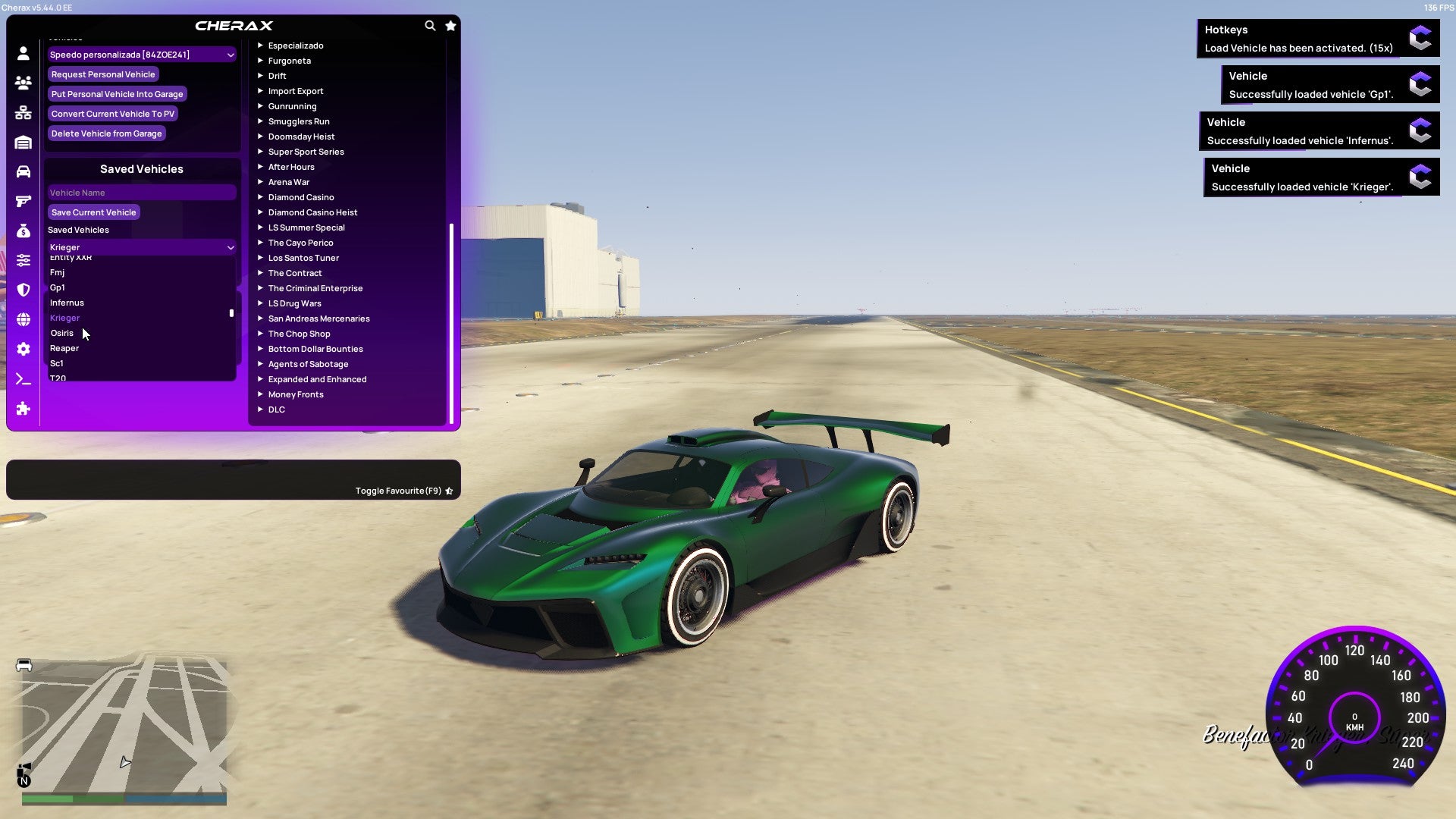Select Infernus from the vehicle list
Screen dimensions: 1456x819
coord(66,303)
